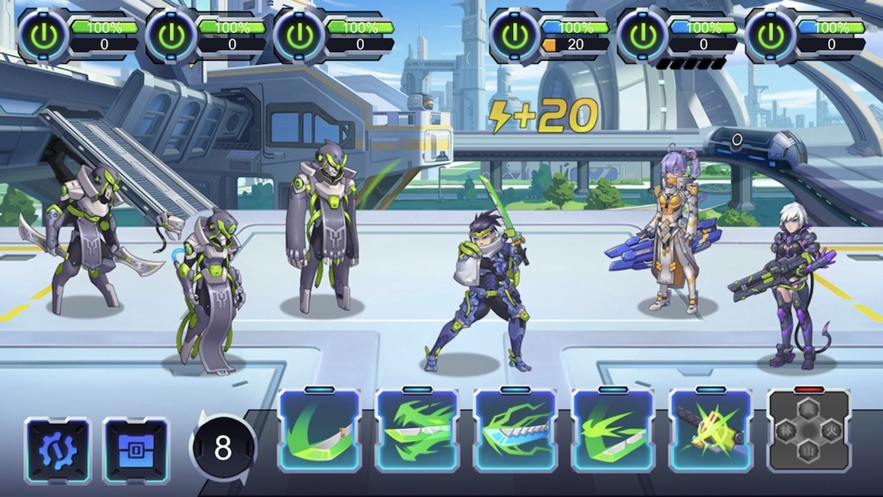The width and height of the screenshot is (883, 497).
Task: Tap the gray hexagon skill card
Action: (x=808, y=430)
